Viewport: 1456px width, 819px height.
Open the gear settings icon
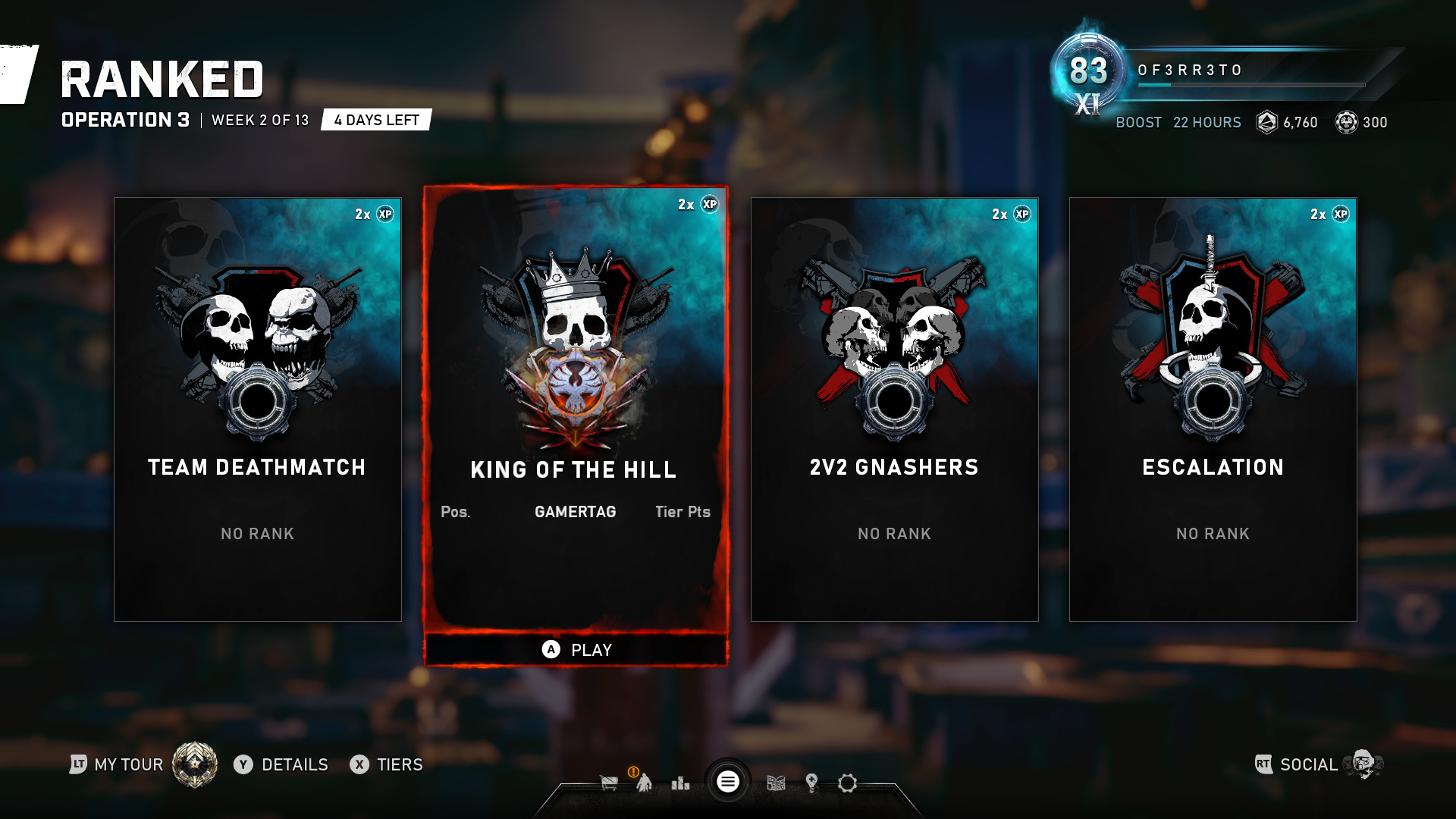click(847, 783)
